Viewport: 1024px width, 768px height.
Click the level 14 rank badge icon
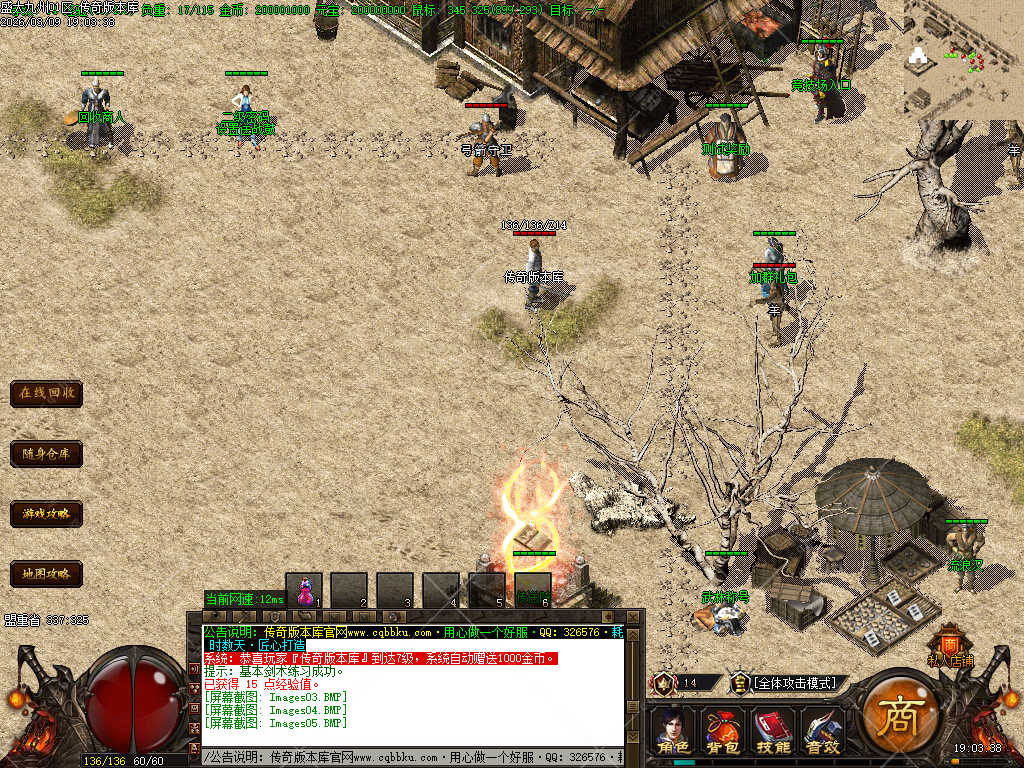(662, 683)
